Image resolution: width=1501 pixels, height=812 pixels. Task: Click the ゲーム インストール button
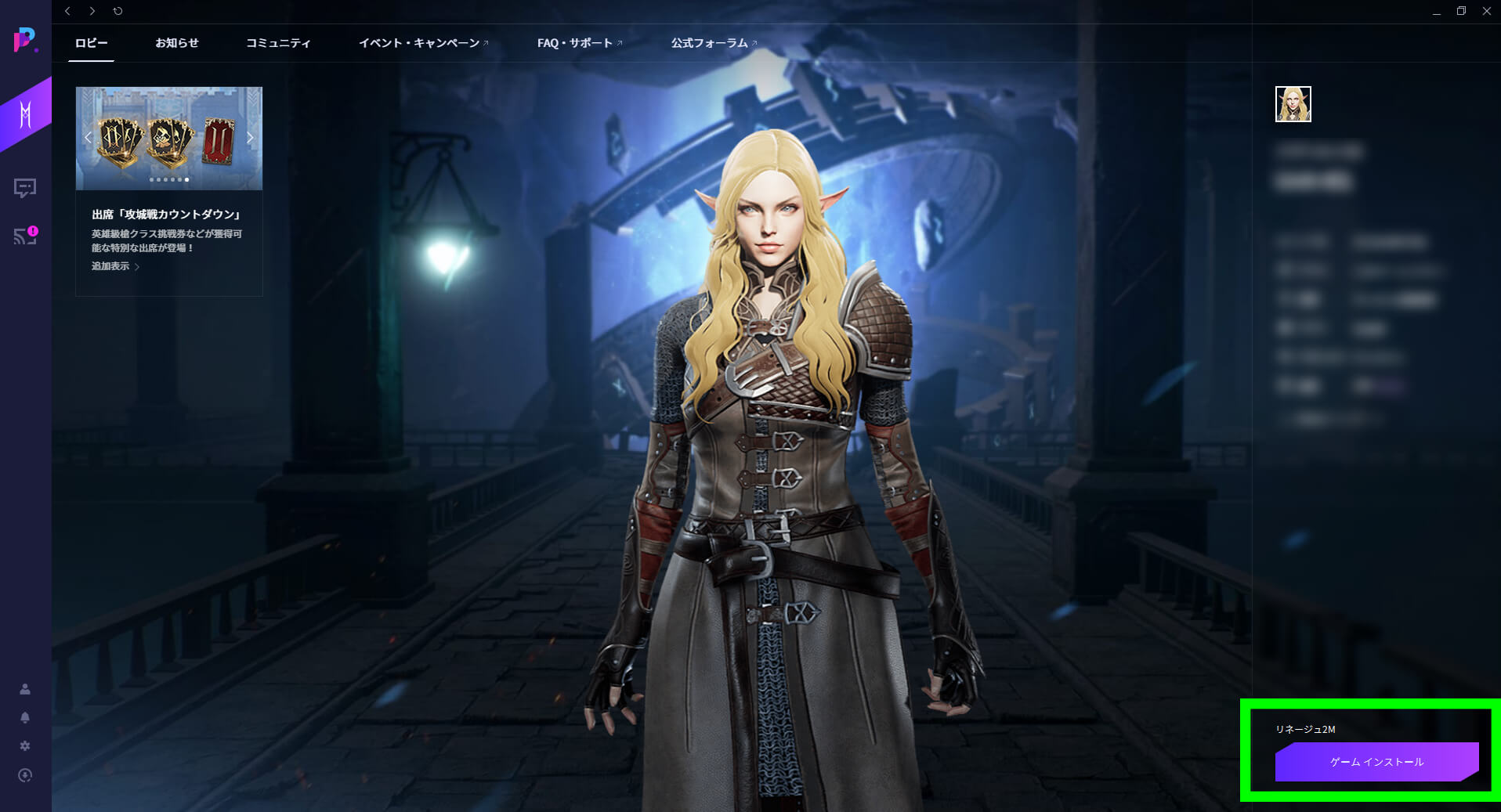1376,762
